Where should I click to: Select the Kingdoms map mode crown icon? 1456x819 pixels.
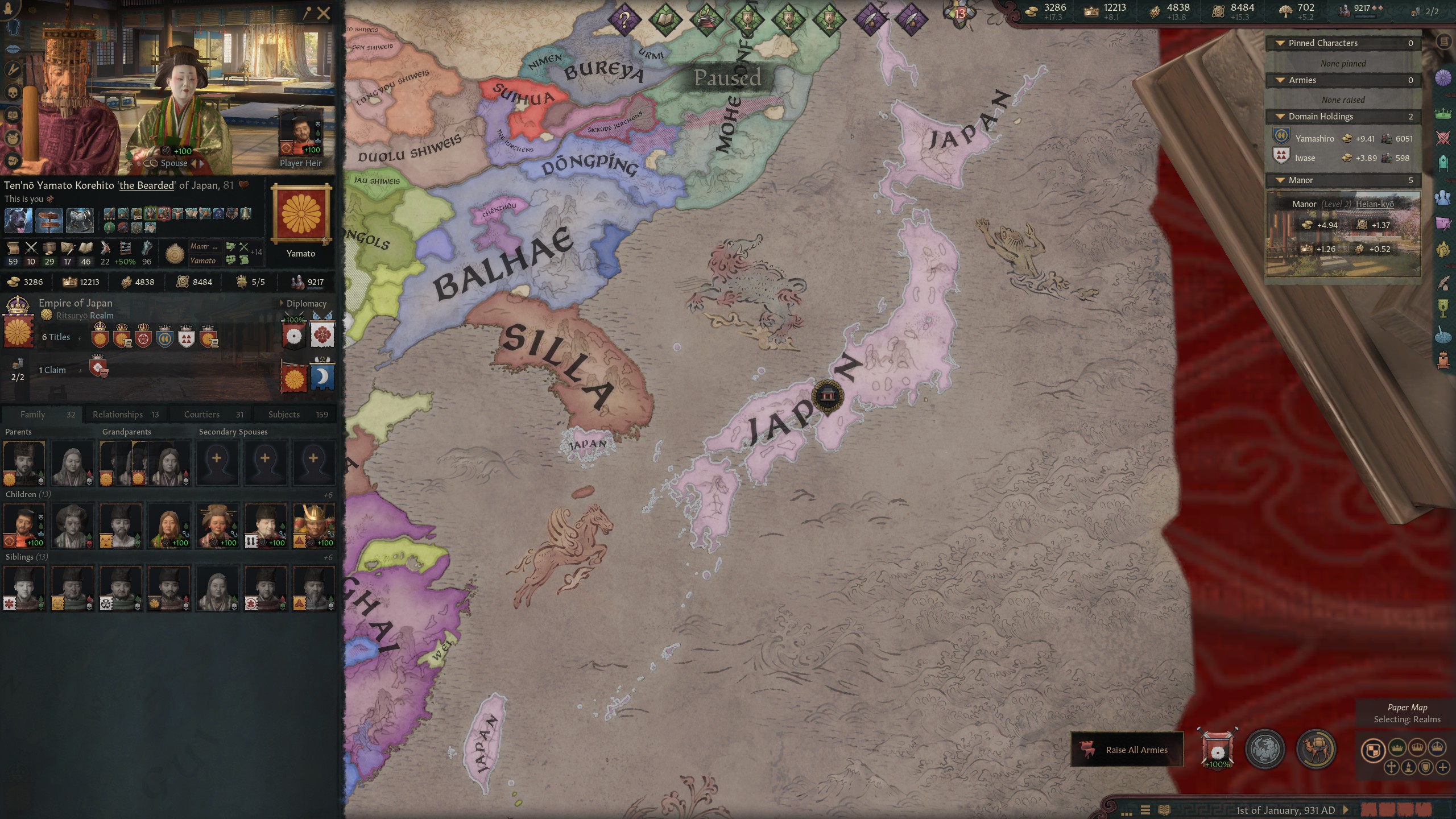[1417, 748]
